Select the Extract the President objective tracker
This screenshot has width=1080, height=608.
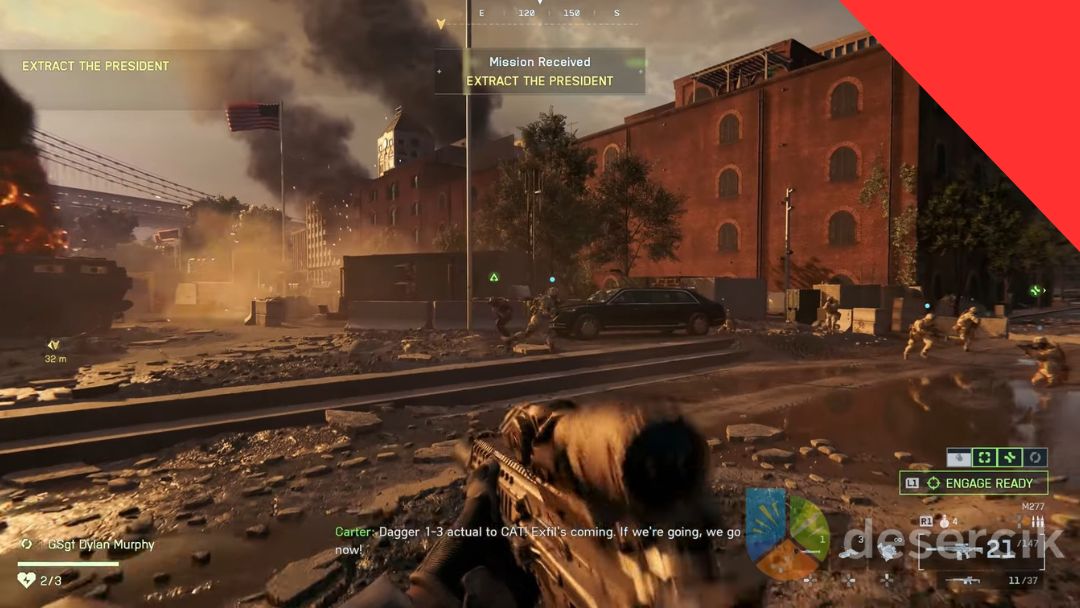coord(96,66)
